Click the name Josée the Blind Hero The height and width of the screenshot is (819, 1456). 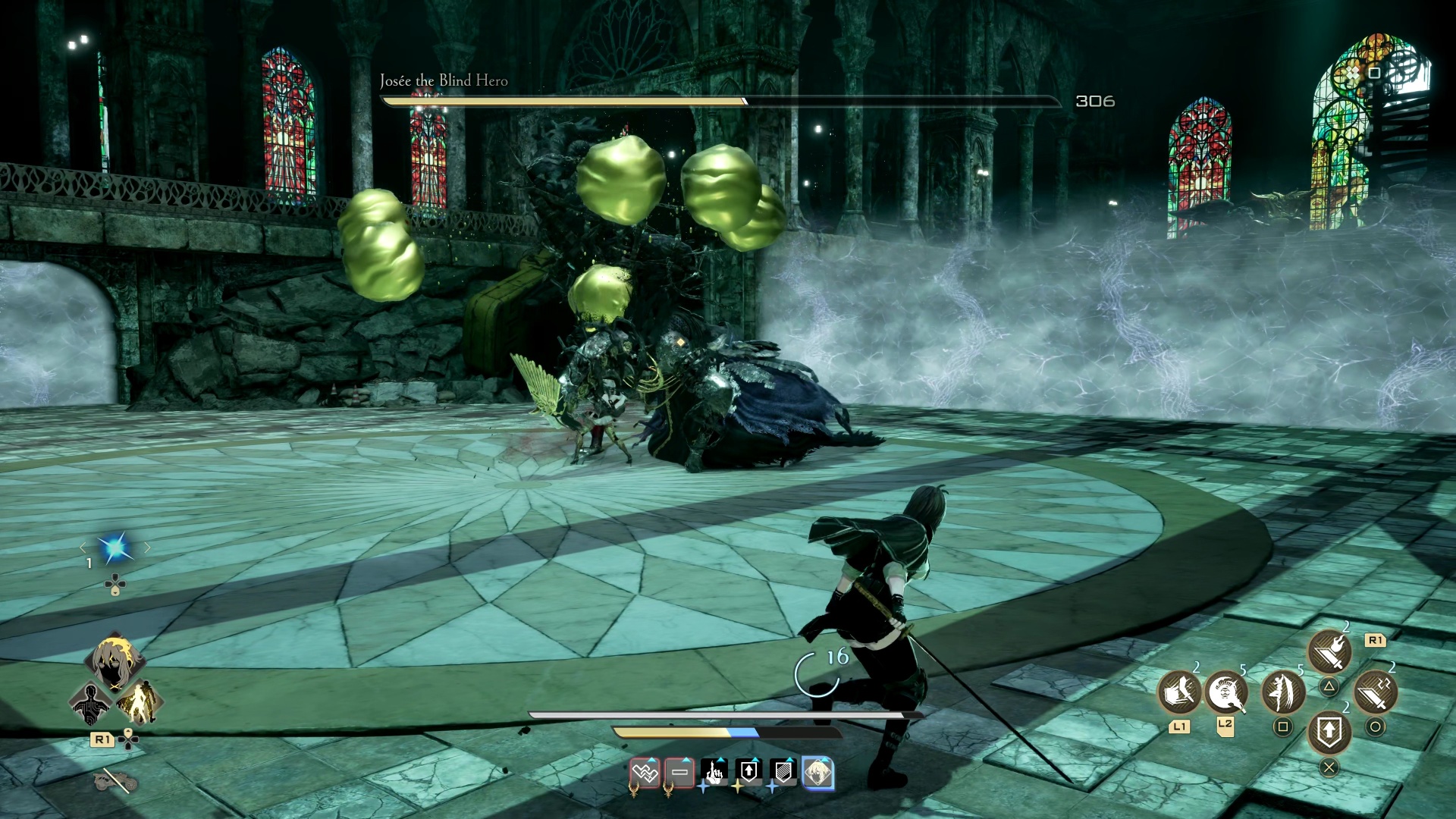click(444, 80)
